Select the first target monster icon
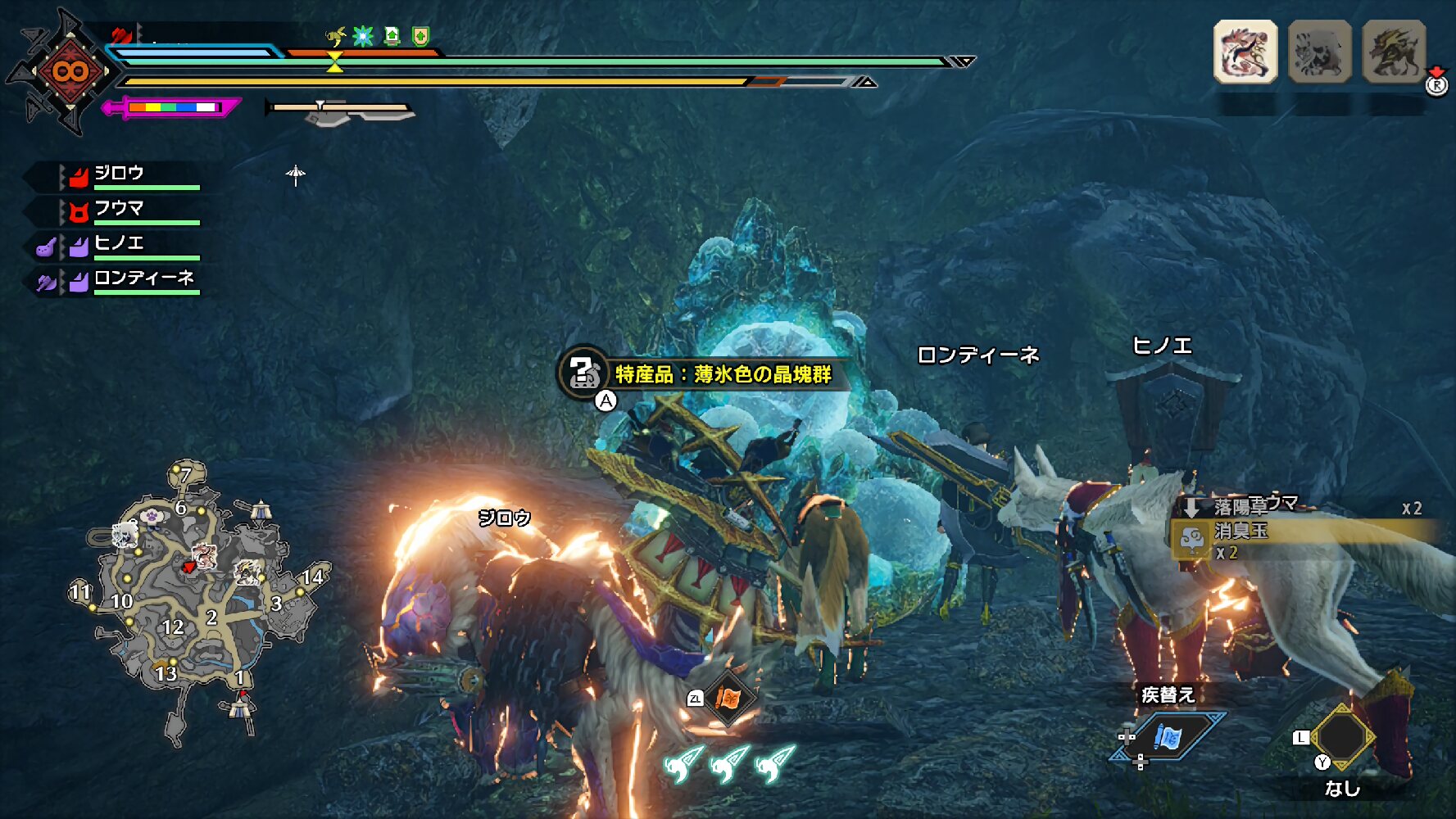The image size is (1456, 819). click(x=1245, y=52)
